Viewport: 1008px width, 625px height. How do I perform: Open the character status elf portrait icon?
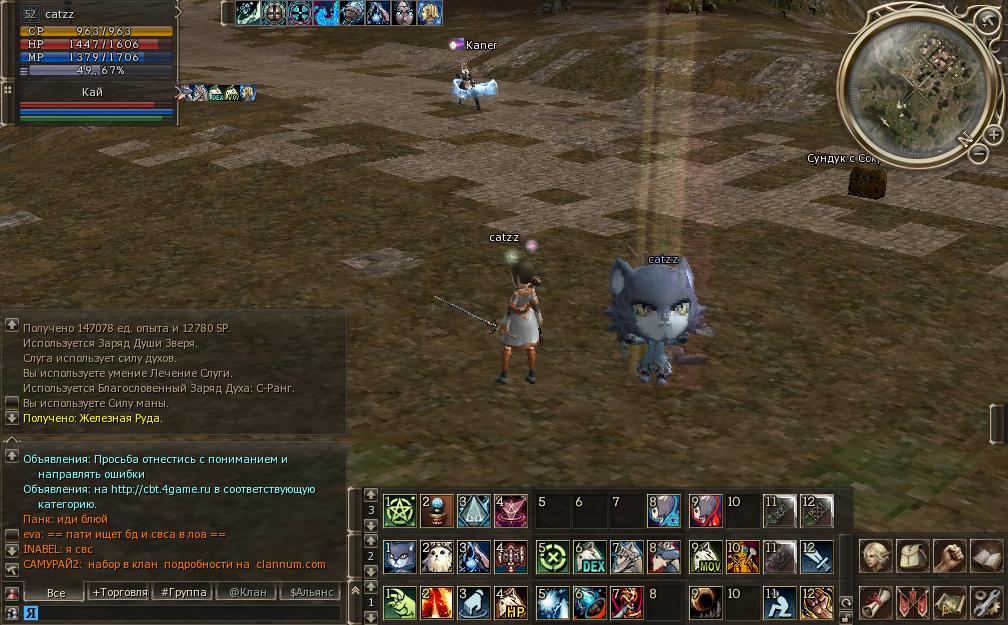pyautogui.click(x=874, y=555)
